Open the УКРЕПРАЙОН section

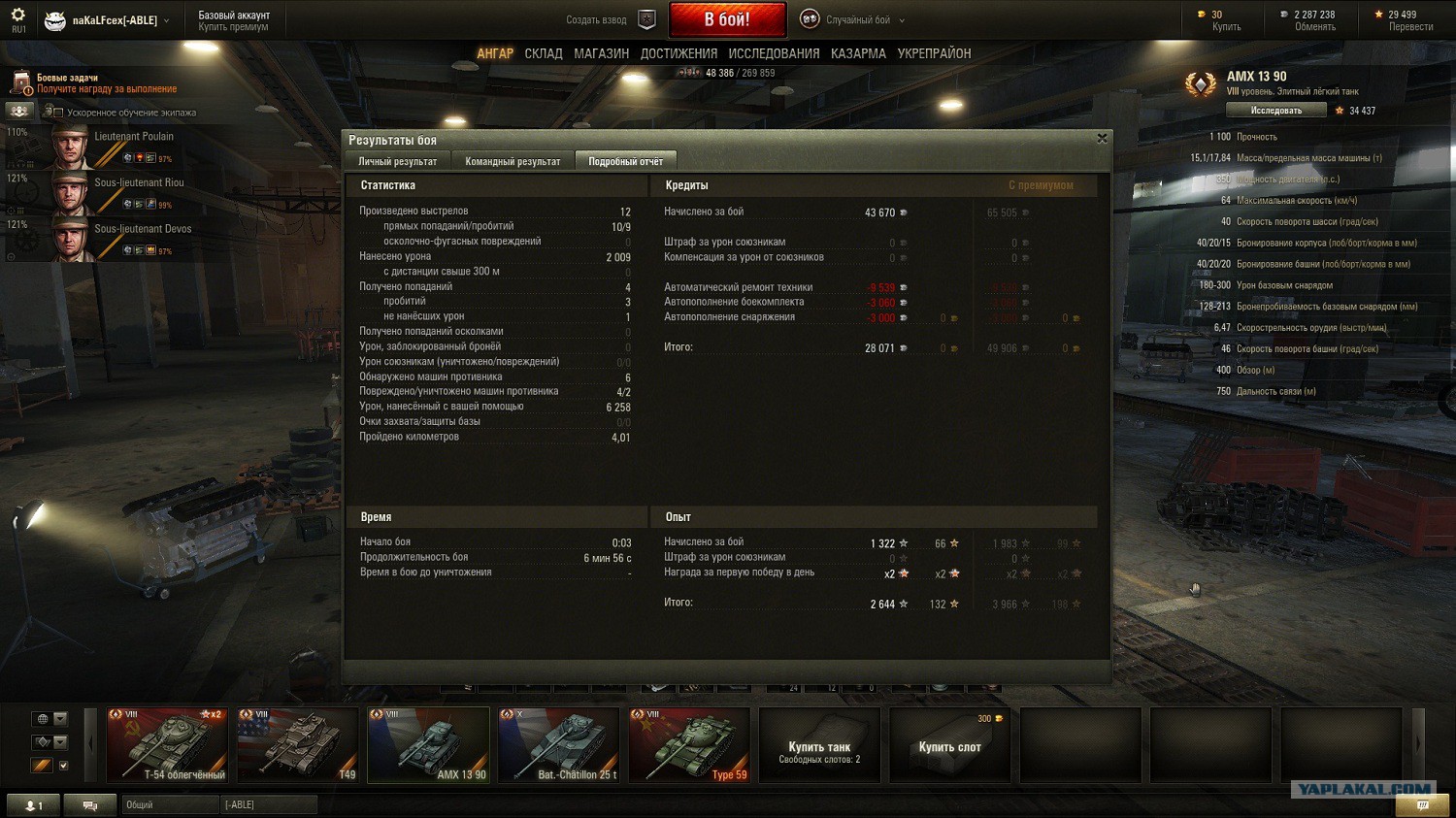tap(934, 53)
